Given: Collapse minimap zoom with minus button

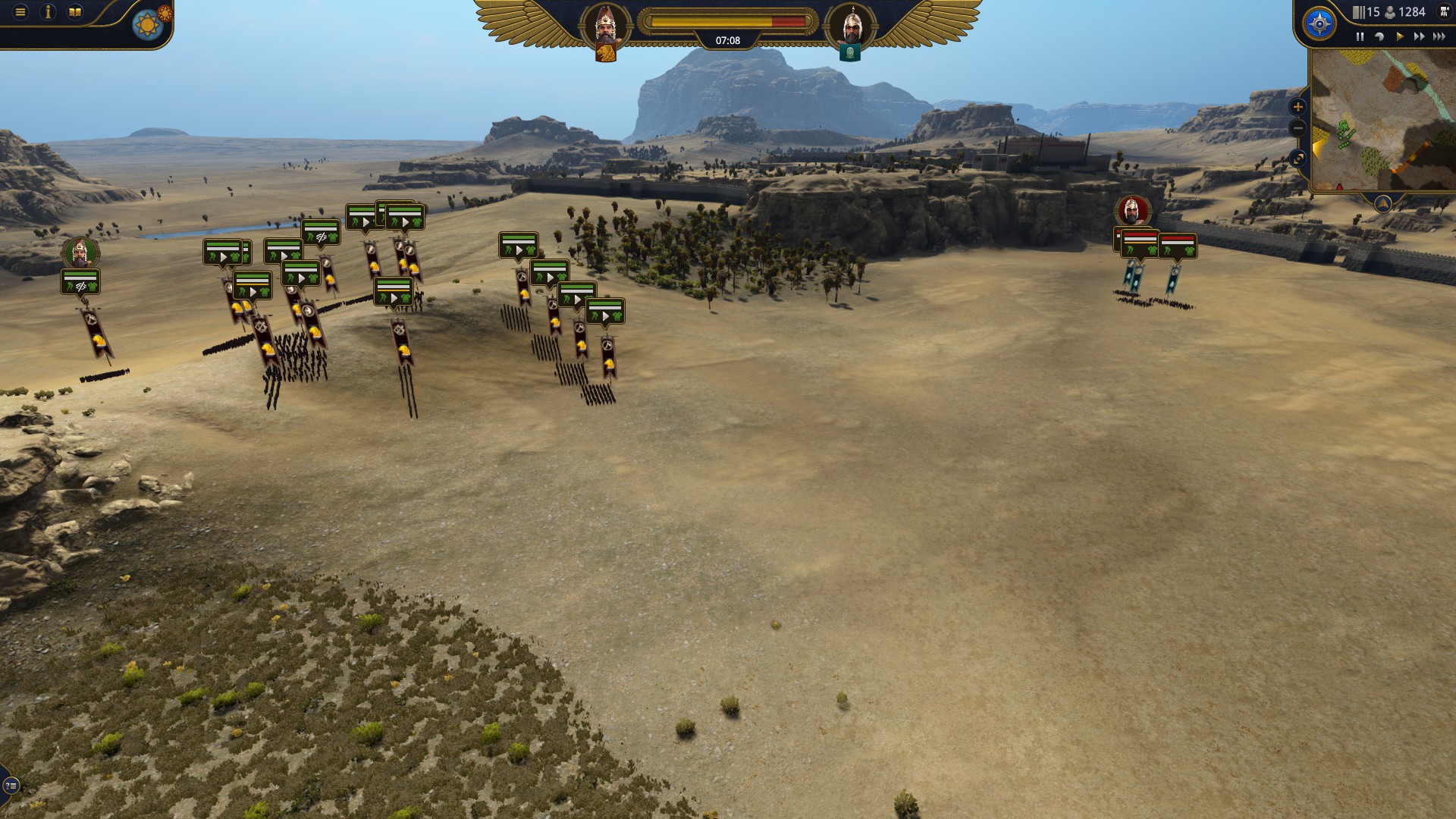Looking at the screenshot, I should click(x=1298, y=127).
